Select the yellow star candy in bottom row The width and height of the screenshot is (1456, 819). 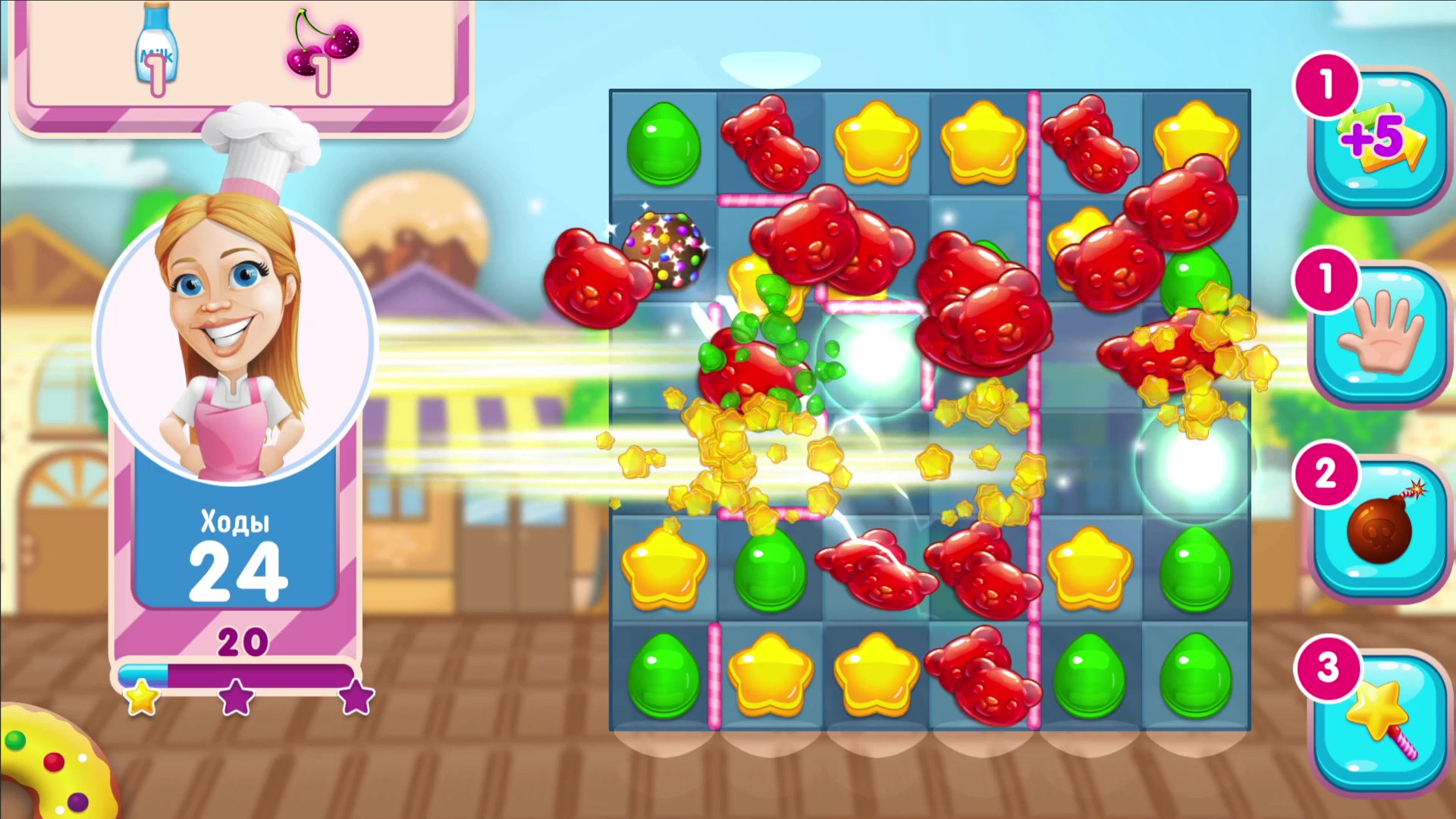pos(770,675)
